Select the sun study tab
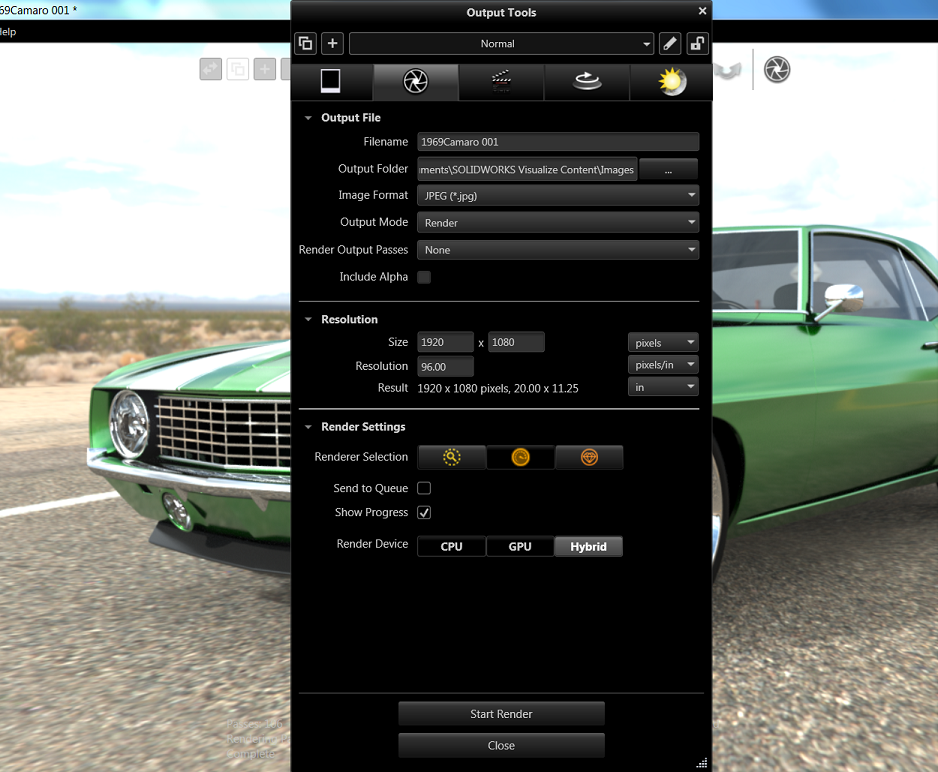Screen dimensions: 938x772 672,82
